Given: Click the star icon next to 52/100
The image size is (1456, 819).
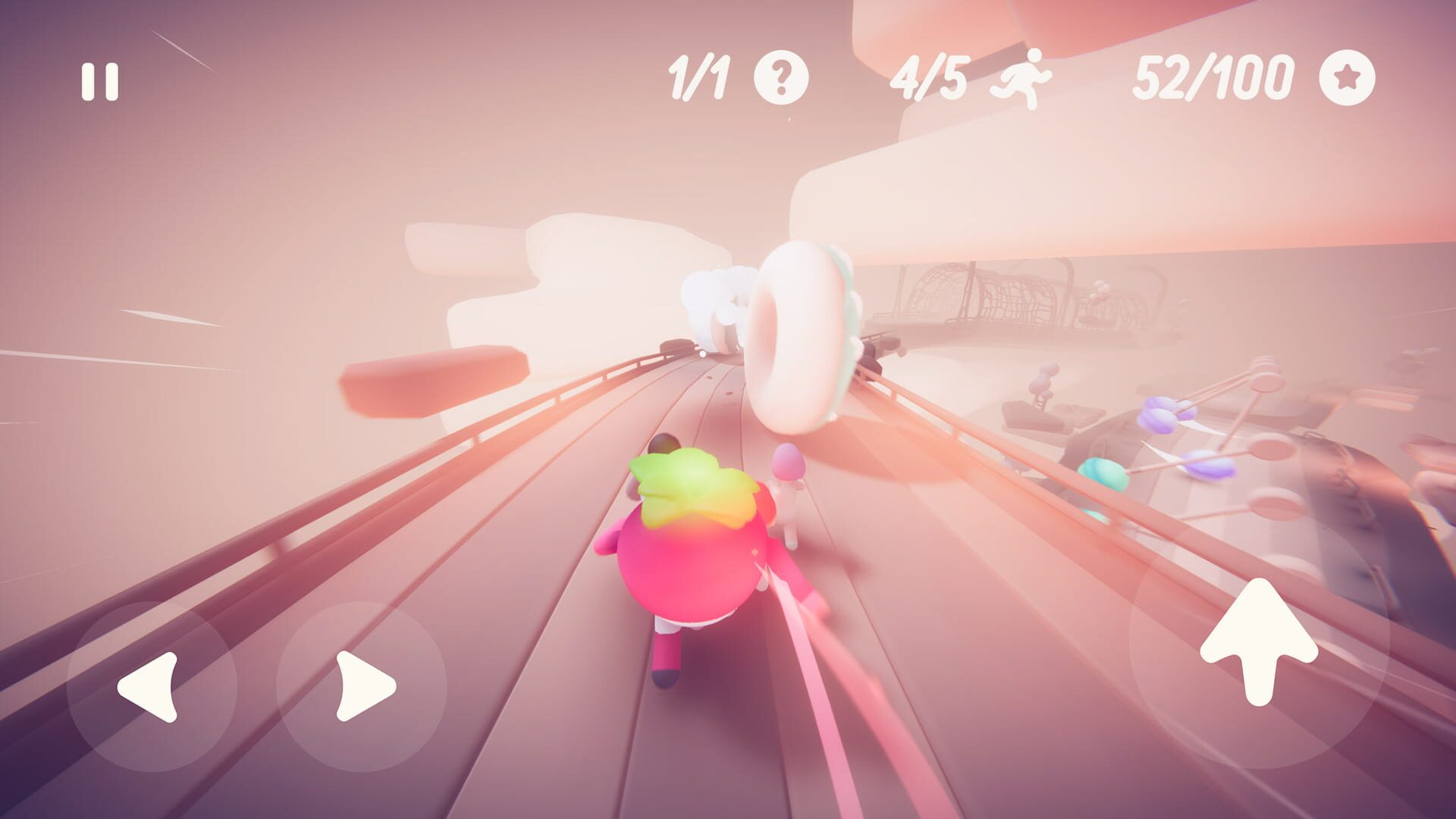Looking at the screenshot, I should point(1348,78).
